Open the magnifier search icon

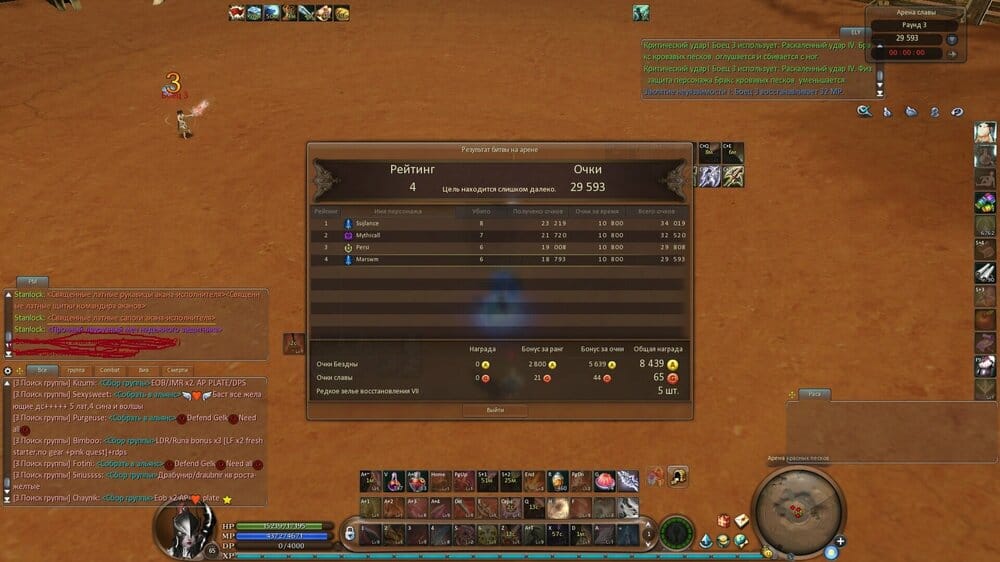[864, 112]
